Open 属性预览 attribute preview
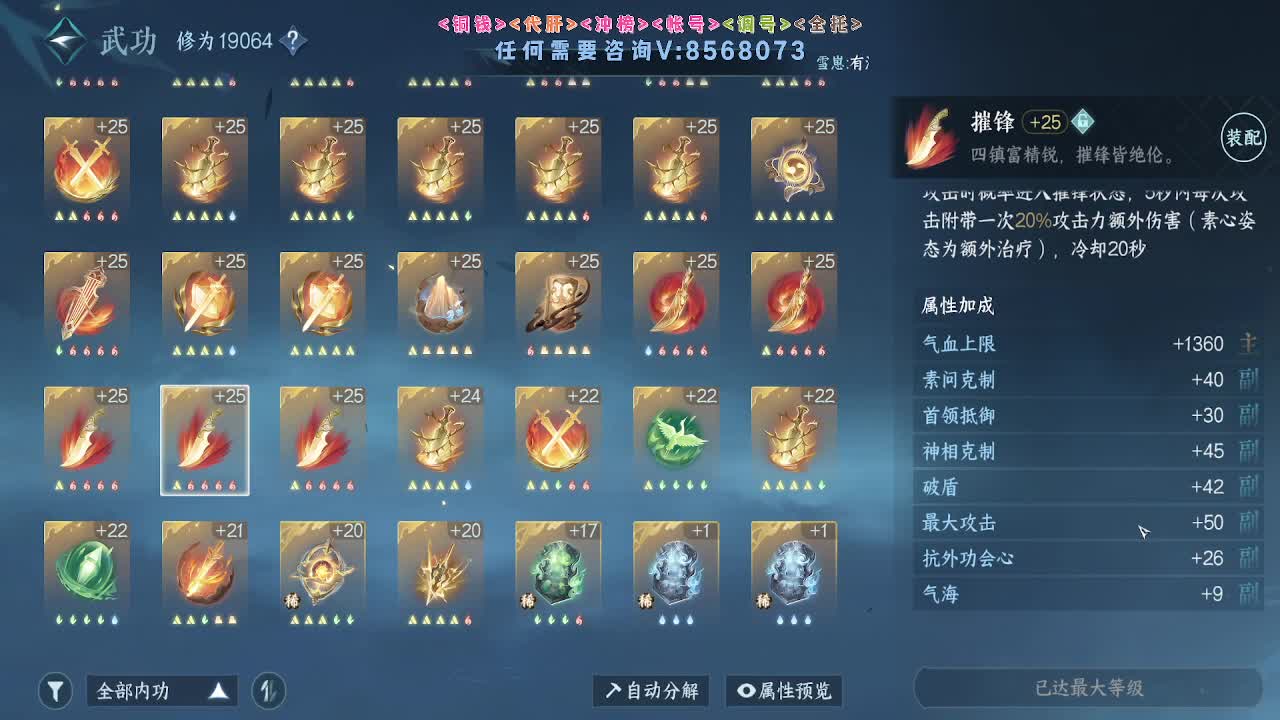The height and width of the screenshot is (720, 1280). click(x=785, y=690)
